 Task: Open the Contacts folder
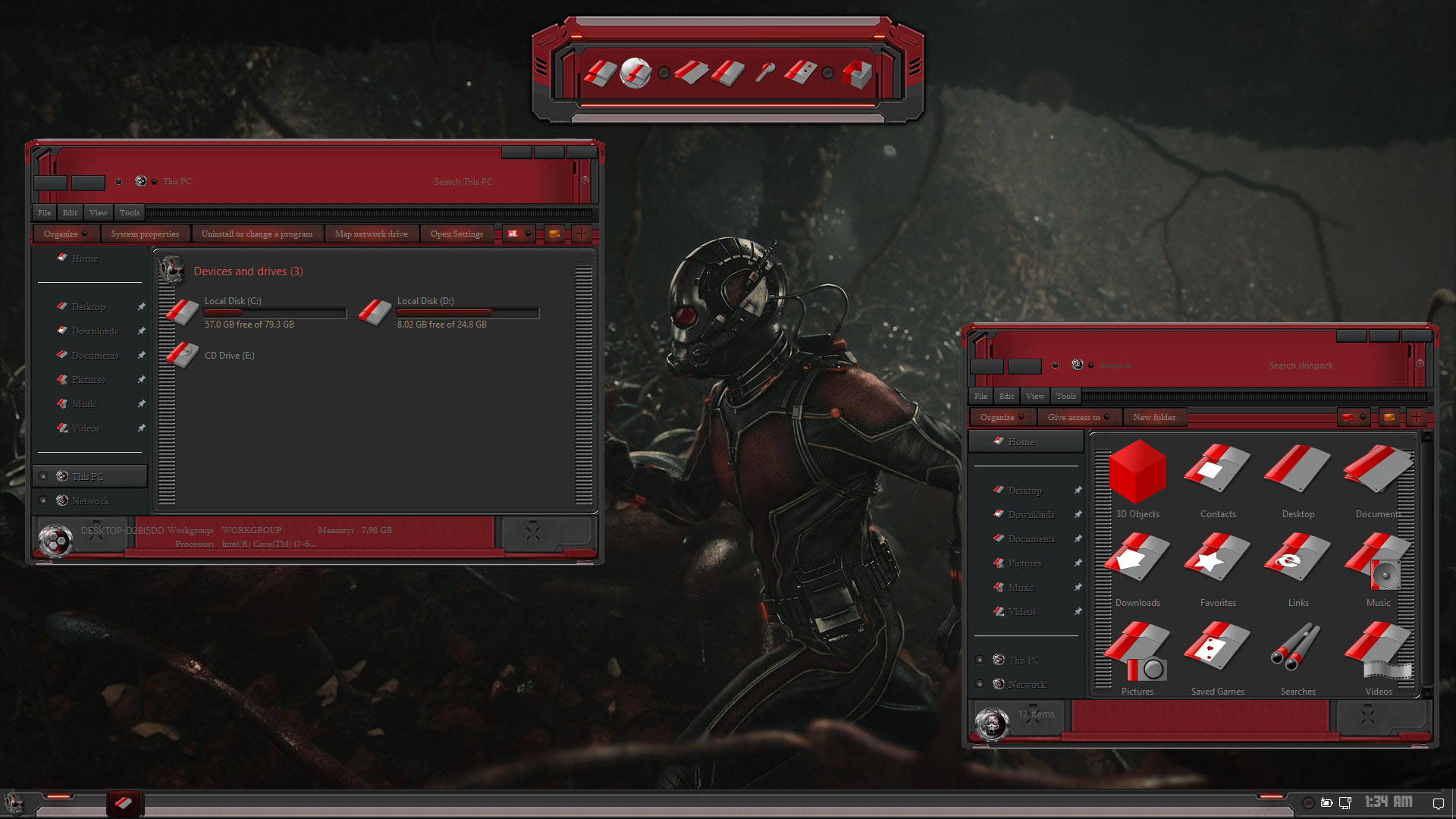coord(1218,479)
